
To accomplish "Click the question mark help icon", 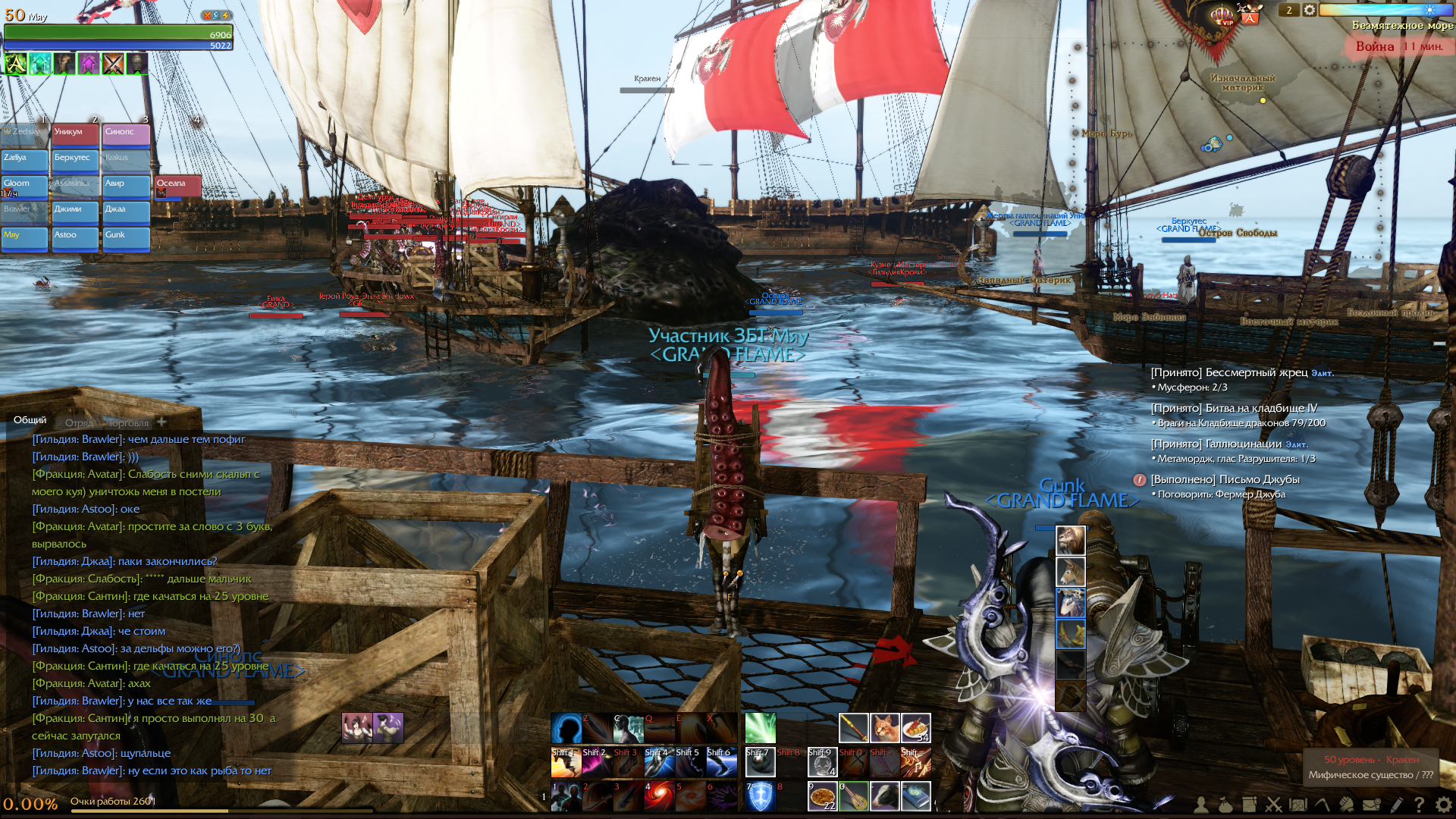I will coord(1419,805).
